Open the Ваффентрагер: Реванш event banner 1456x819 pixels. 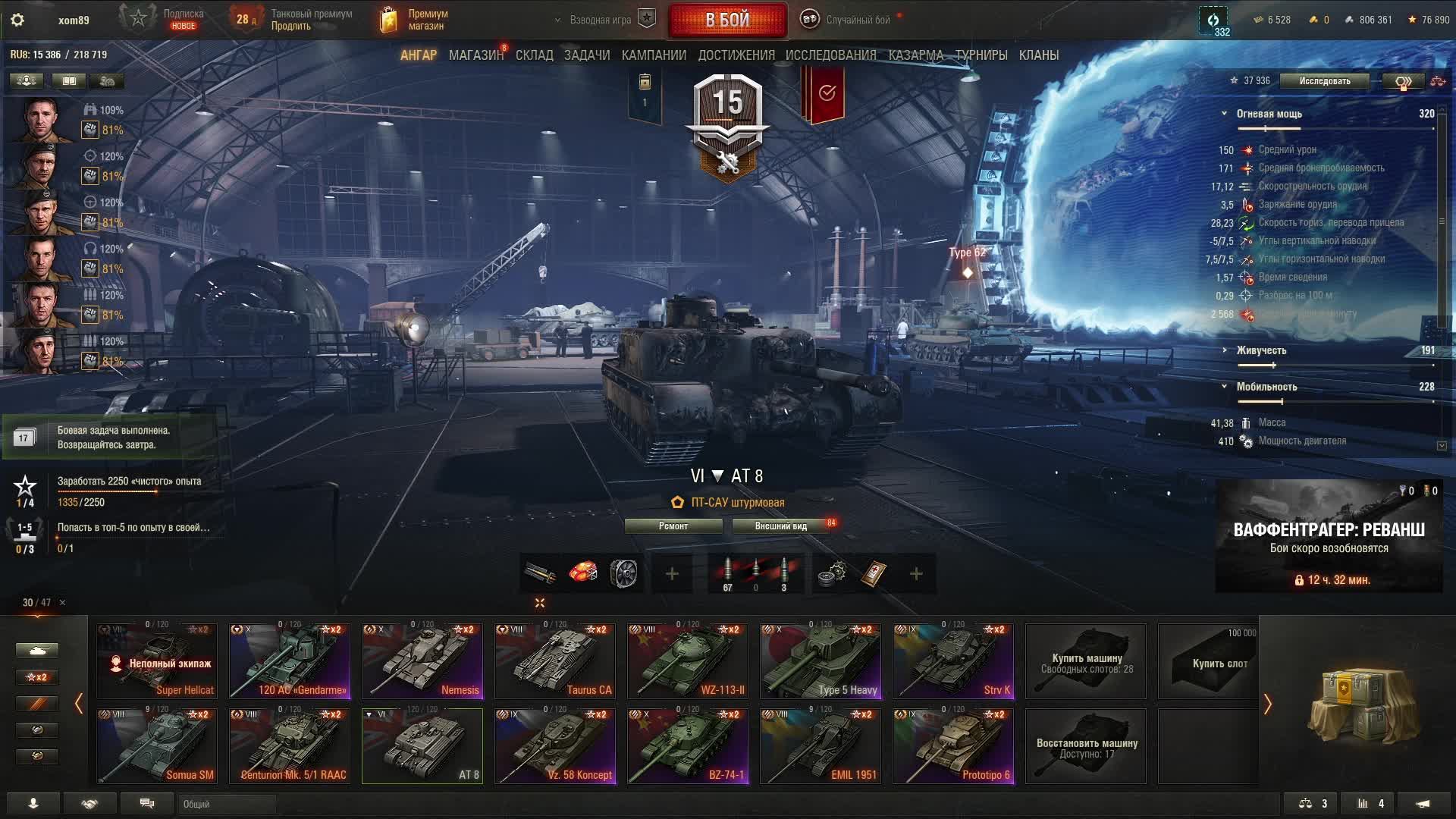[1329, 536]
